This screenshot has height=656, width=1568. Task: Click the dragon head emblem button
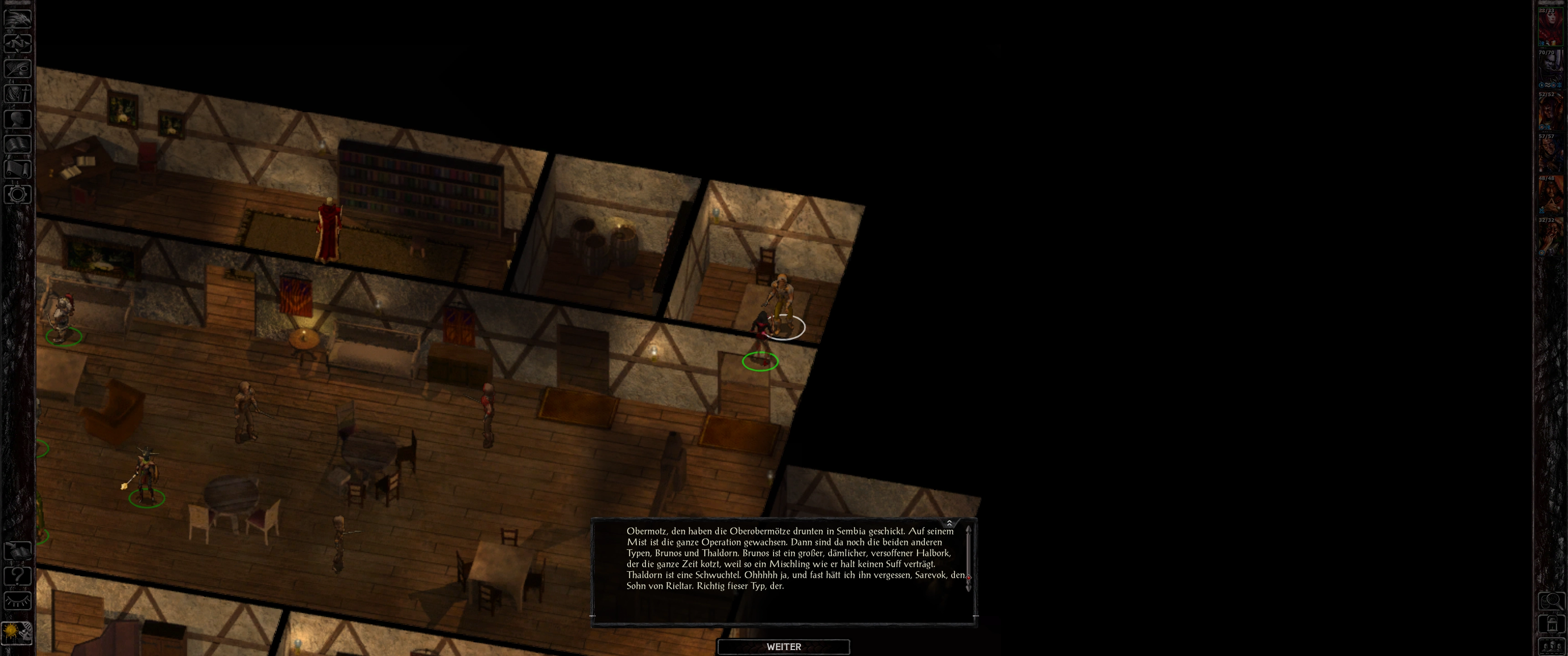click(18, 18)
